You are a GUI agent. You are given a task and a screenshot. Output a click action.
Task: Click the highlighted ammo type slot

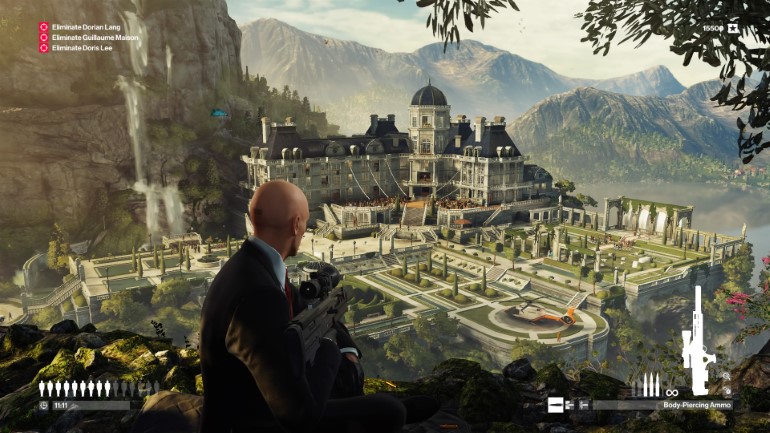coord(555,405)
